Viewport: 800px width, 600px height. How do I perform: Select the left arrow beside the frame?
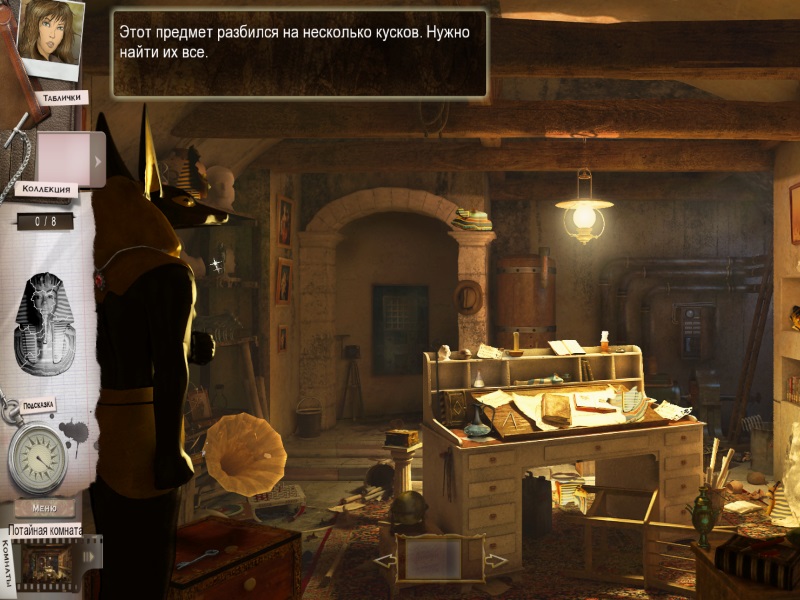[x=385, y=562]
